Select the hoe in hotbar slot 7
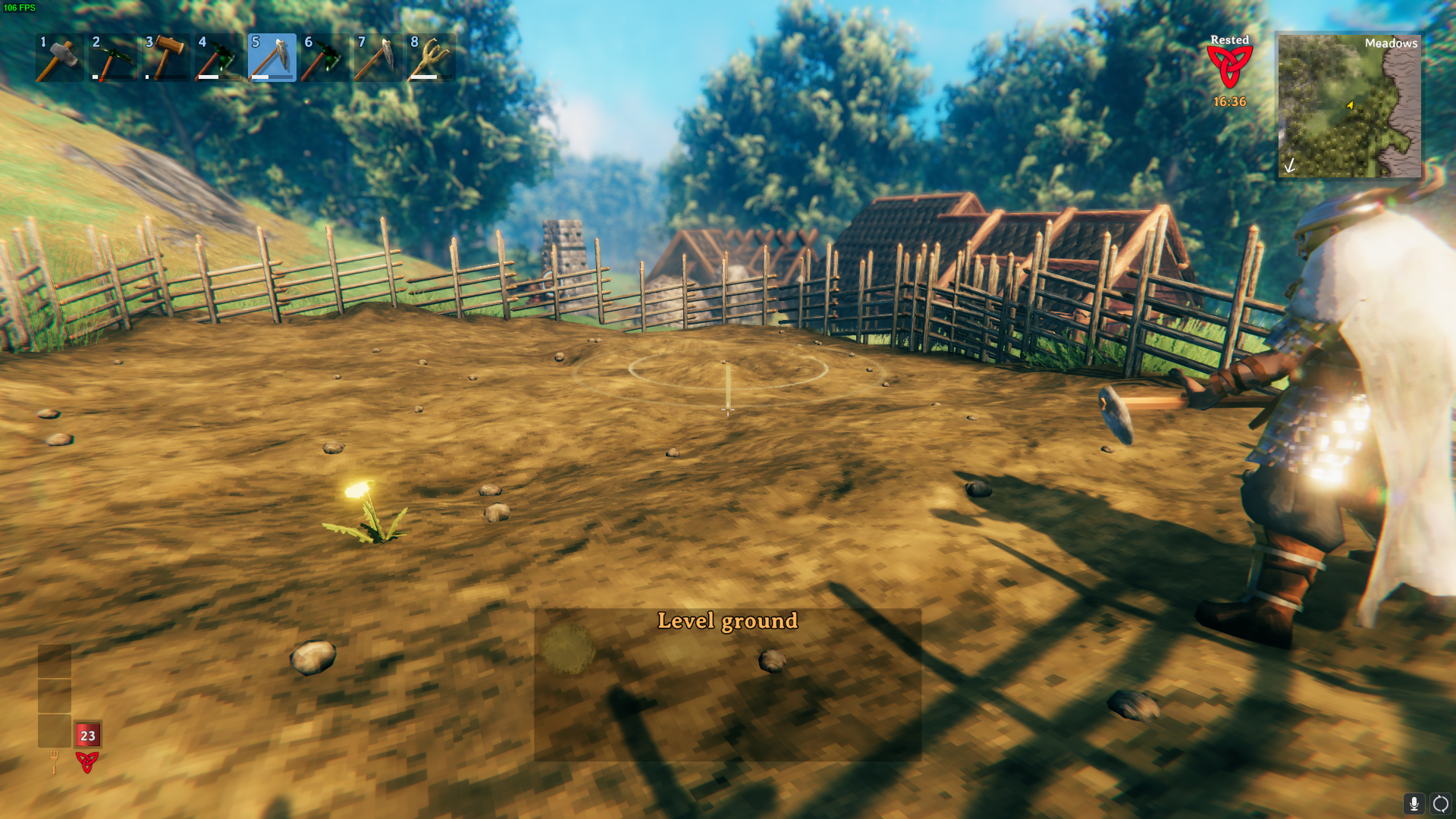The image size is (1456, 819). 378,58
